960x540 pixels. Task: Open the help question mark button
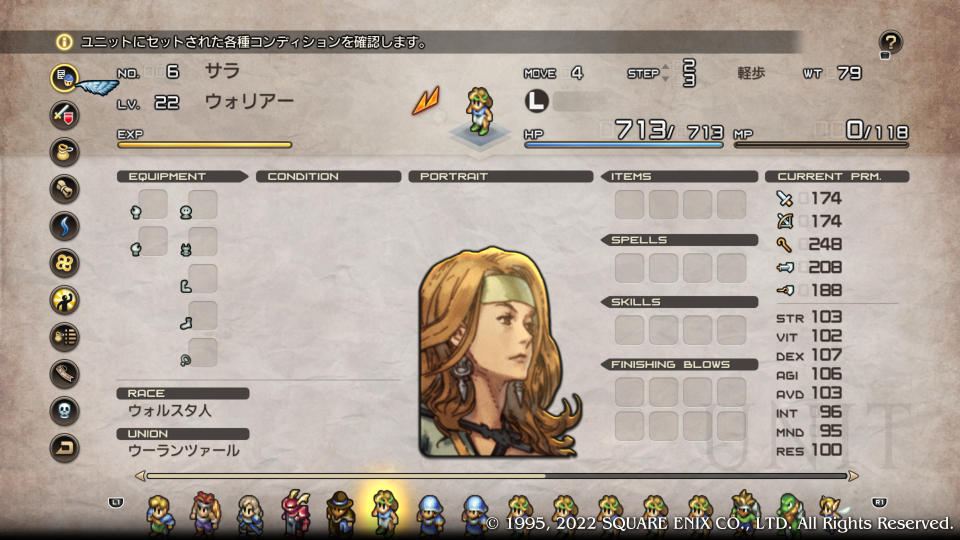890,43
